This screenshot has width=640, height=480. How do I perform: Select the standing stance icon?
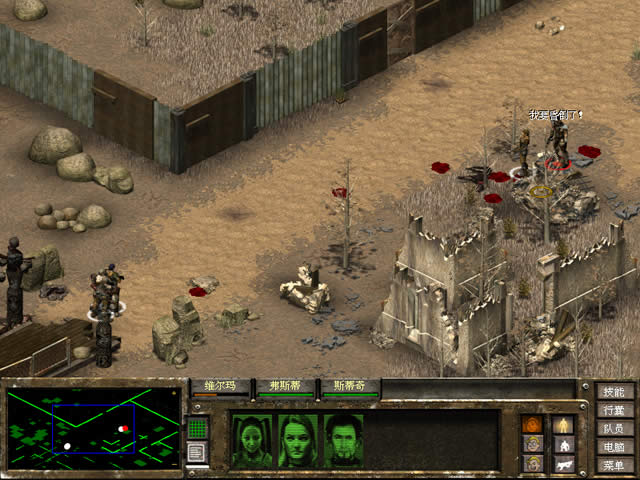pyautogui.click(x=563, y=424)
